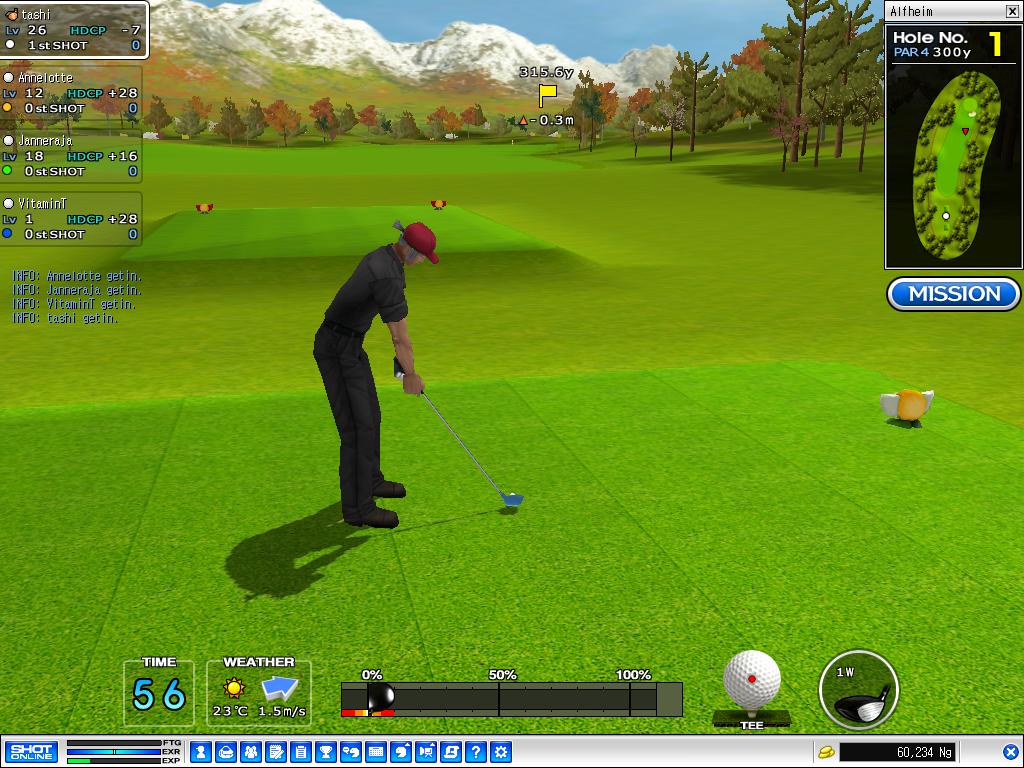Open the three-people community toolbar icon
Viewport: 1024px width, 768px height.
(x=251, y=752)
